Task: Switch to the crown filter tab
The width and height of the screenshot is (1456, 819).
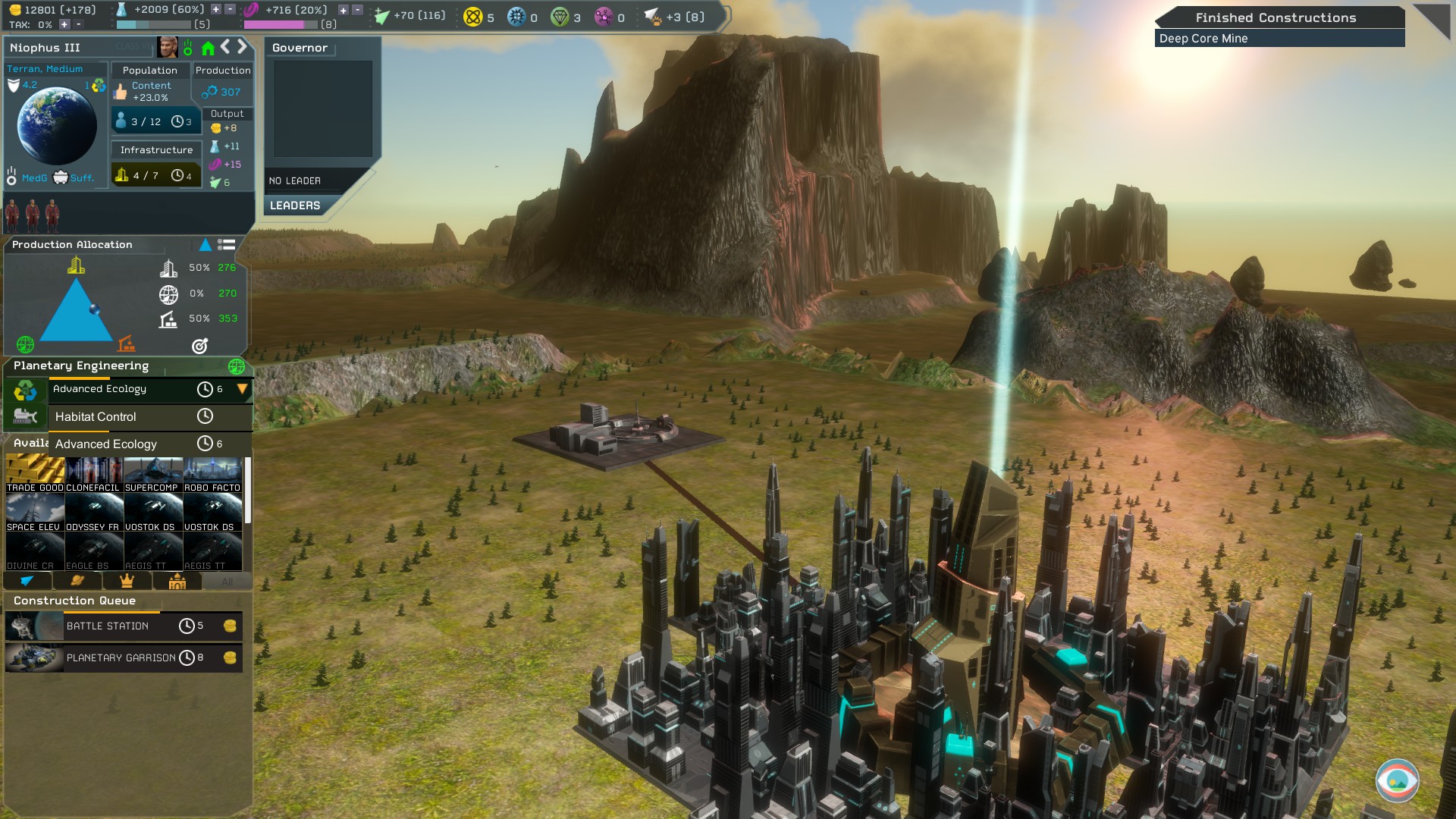Action: pos(127,581)
